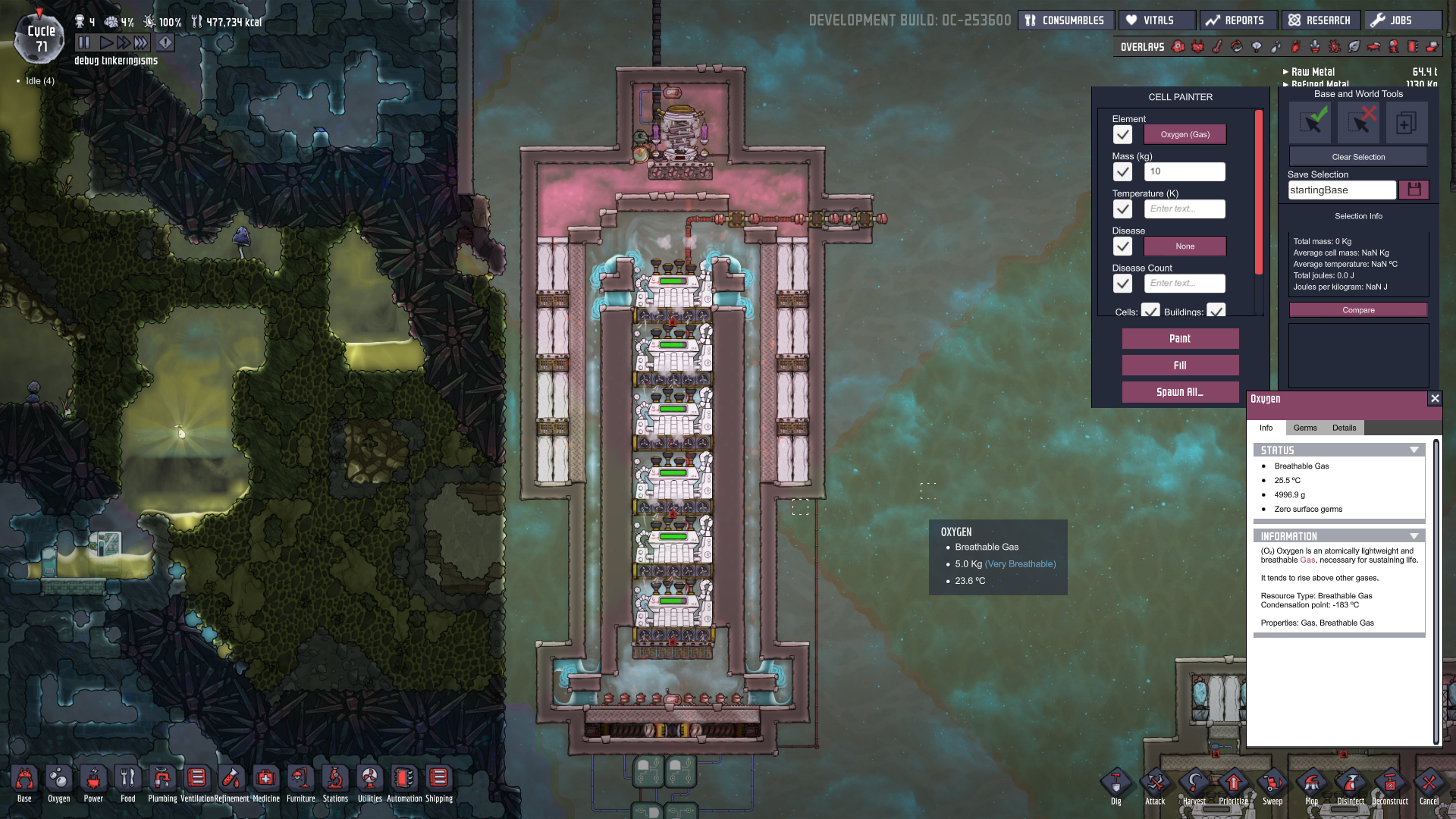Choose the Oxygen (Gas) element selector
Viewport: 1456px width, 819px height.
click(x=1185, y=135)
